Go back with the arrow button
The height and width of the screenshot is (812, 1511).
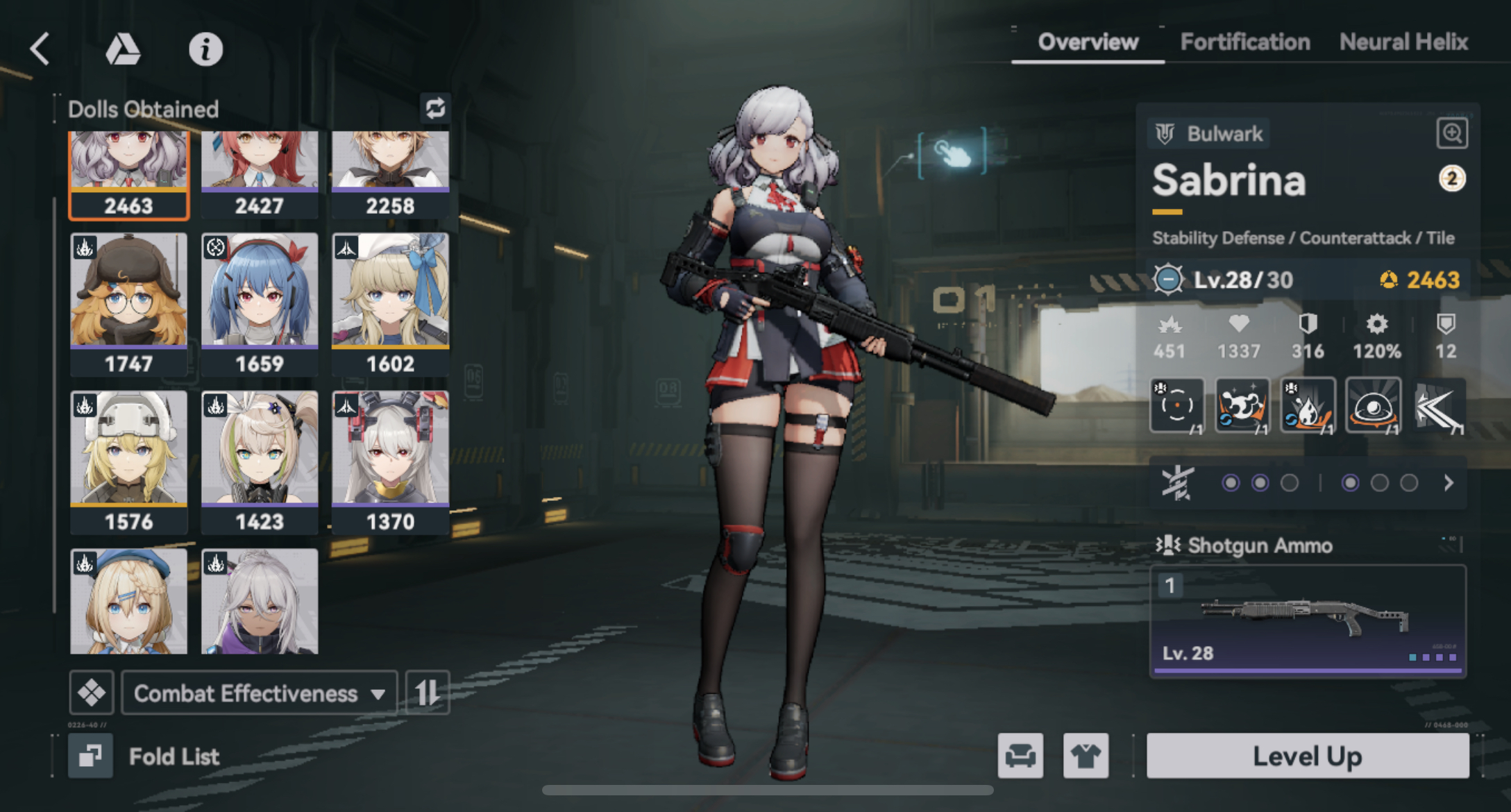tap(40, 49)
